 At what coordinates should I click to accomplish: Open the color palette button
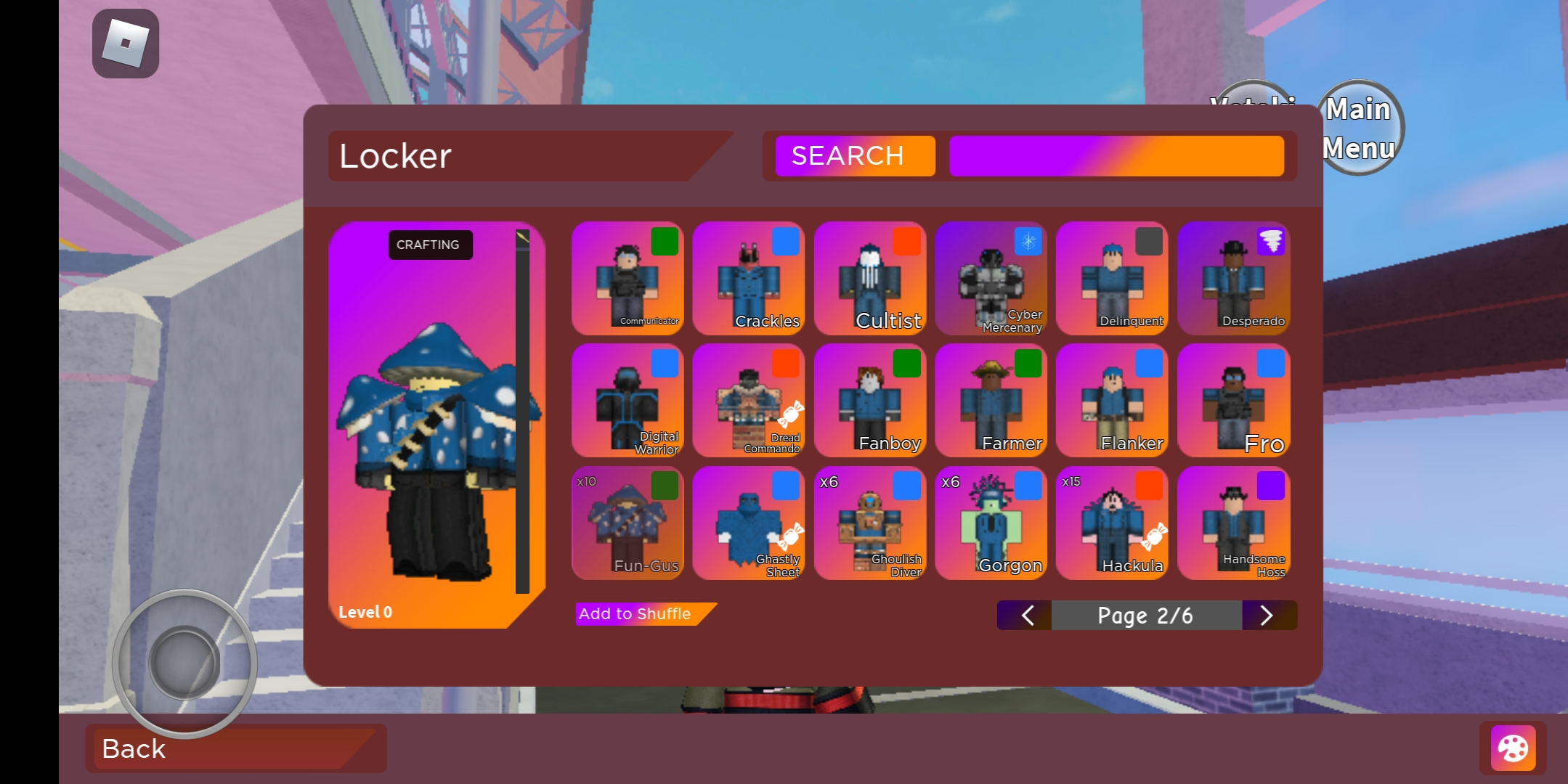coord(1513,748)
